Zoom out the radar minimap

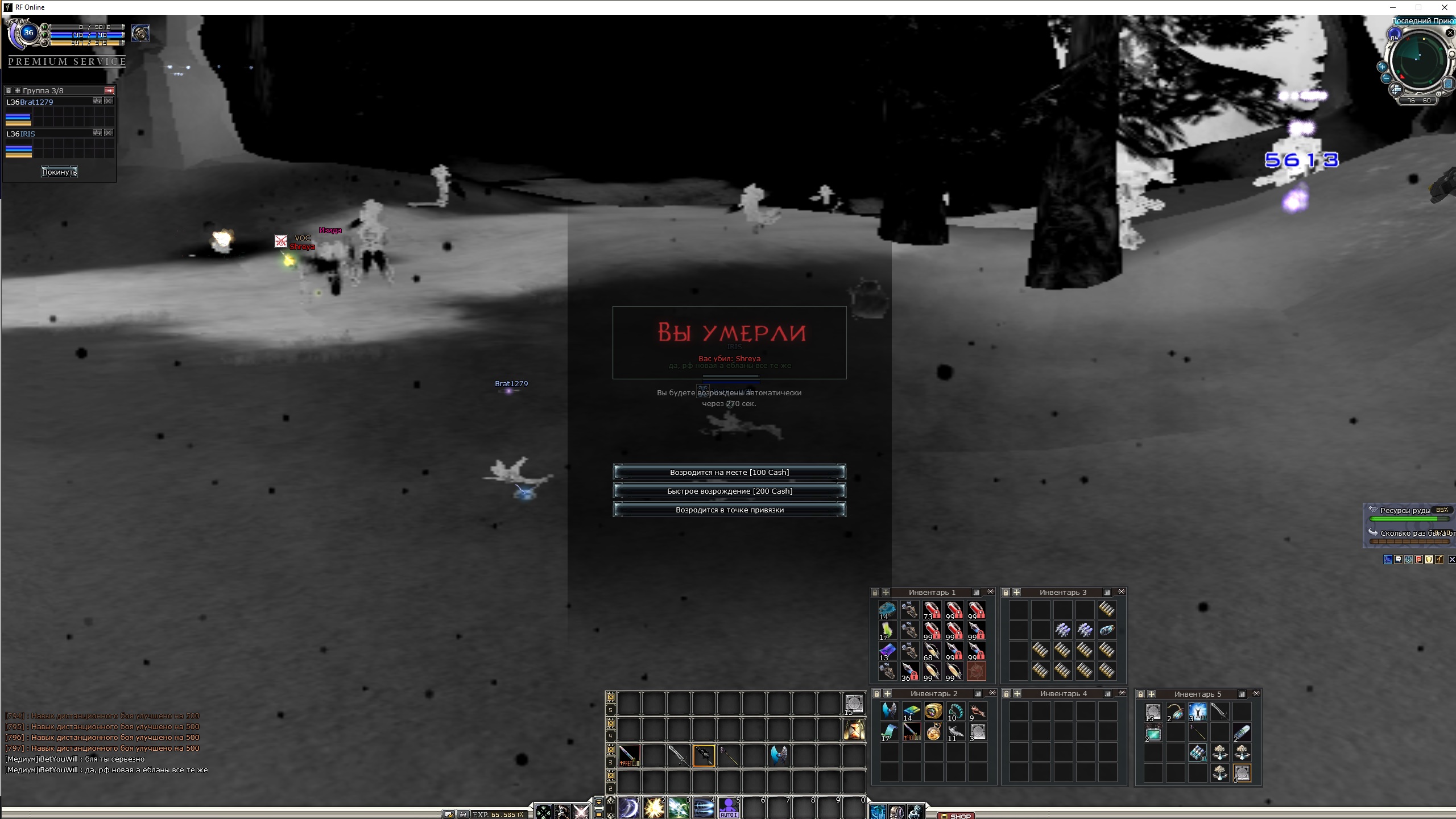[1386, 78]
